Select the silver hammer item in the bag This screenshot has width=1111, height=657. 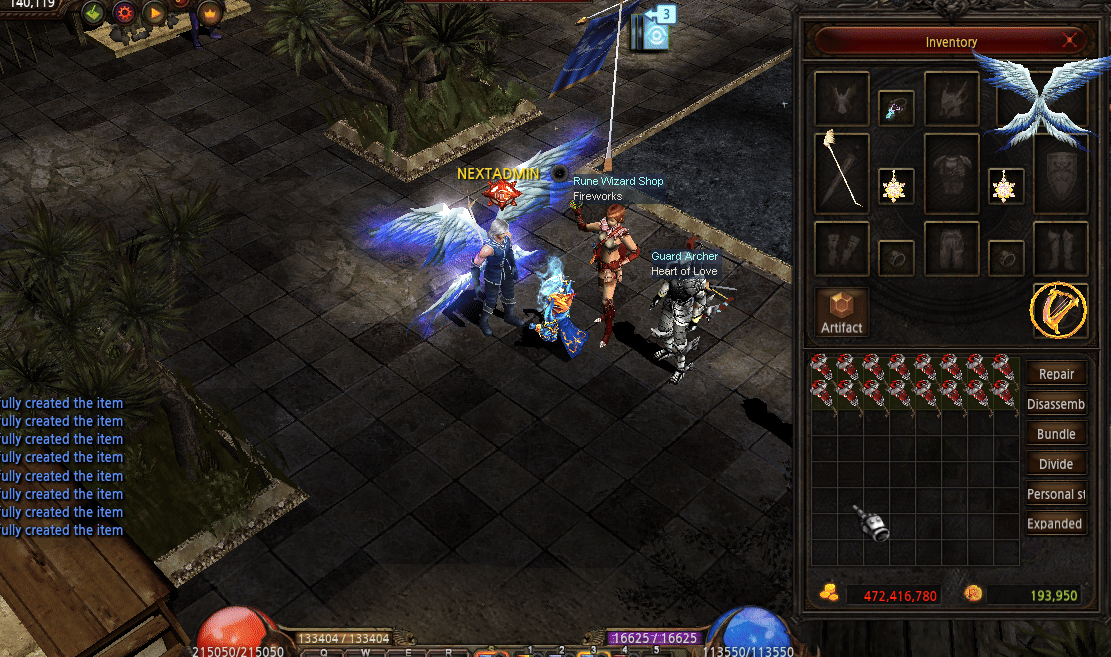[871, 522]
